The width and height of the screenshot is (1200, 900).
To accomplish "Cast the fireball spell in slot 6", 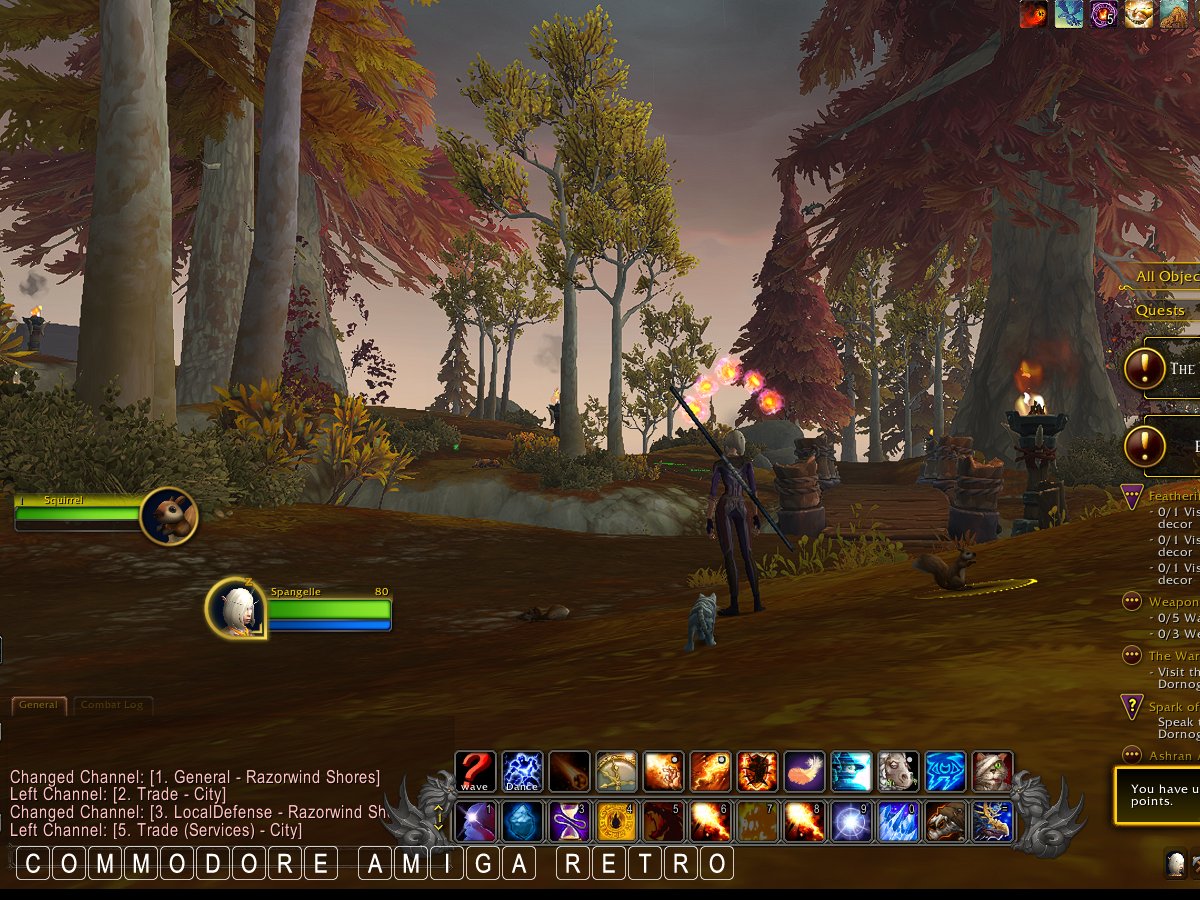I will (710, 821).
